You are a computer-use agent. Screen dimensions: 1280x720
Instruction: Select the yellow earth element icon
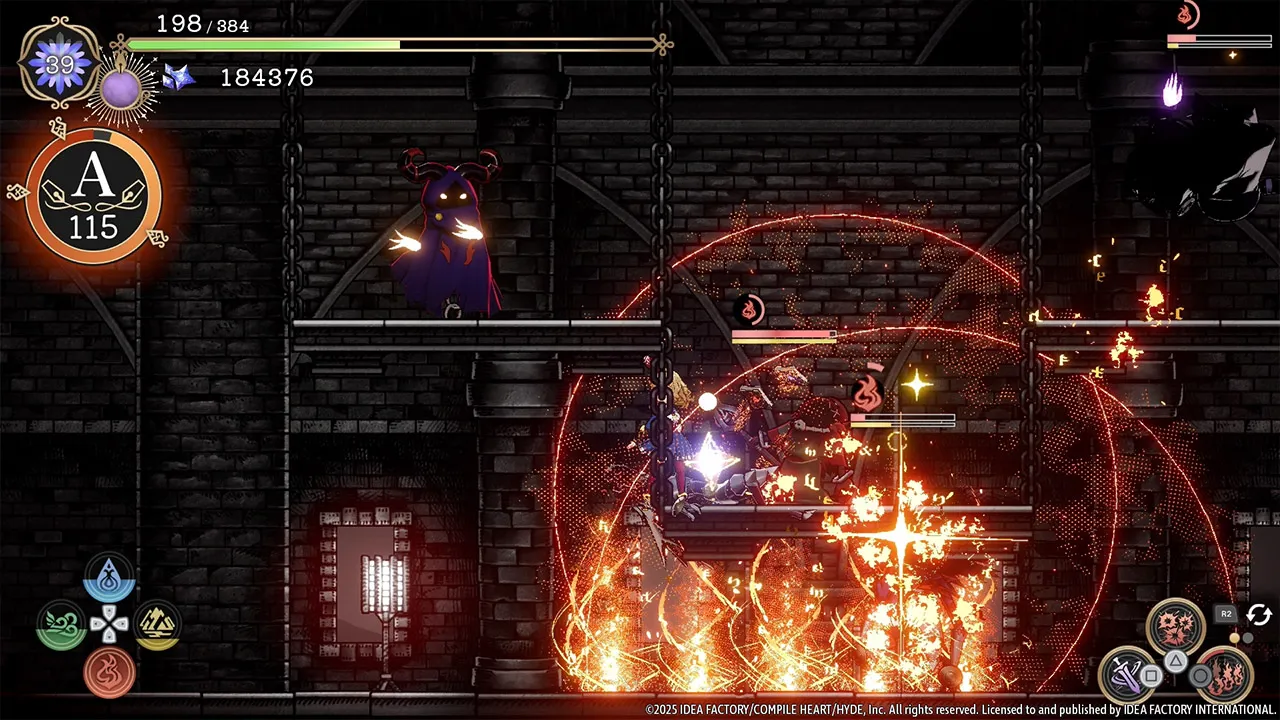pyautogui.click(x=158, y=623)
